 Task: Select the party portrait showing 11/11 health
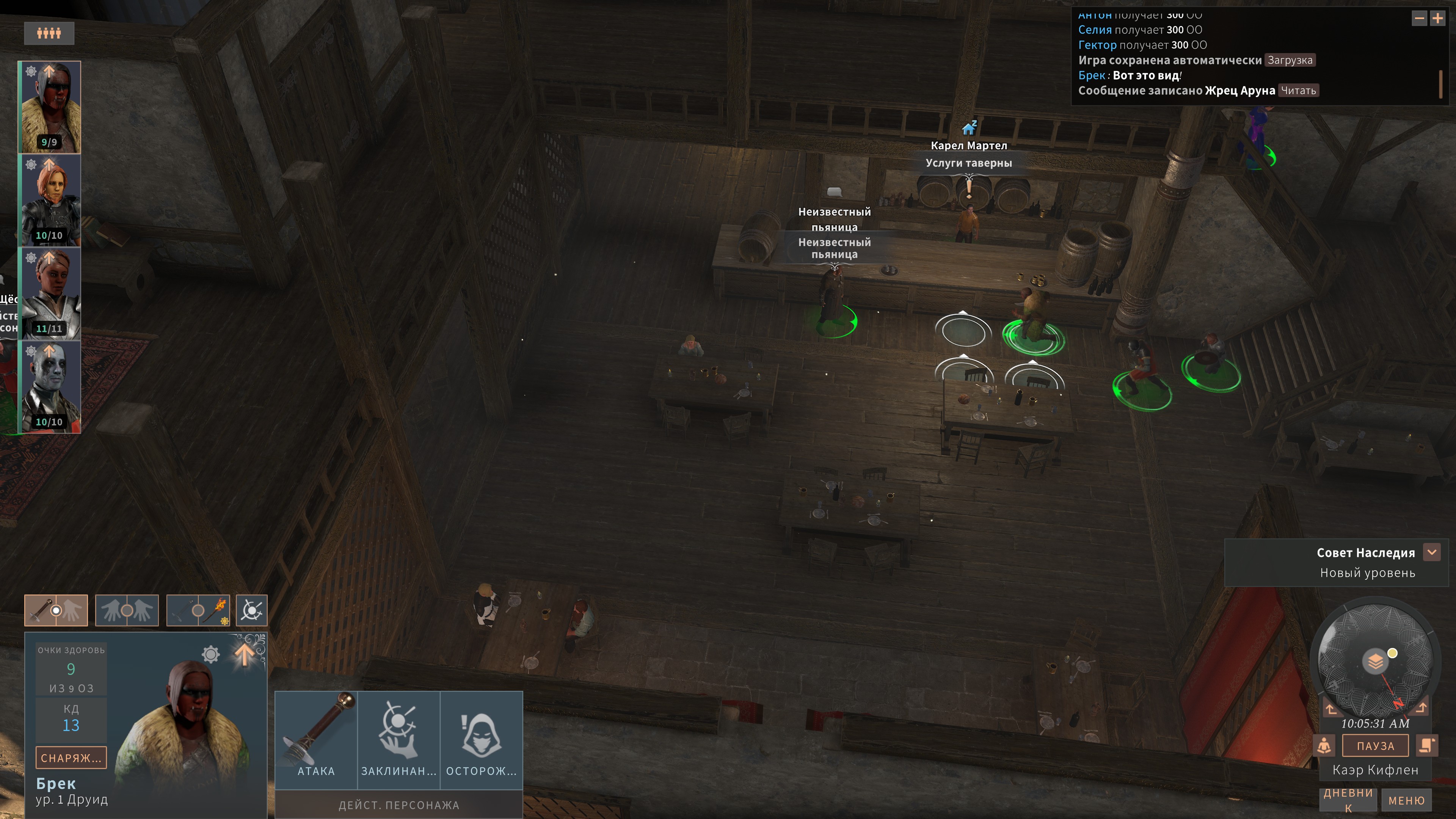(50, 293)
